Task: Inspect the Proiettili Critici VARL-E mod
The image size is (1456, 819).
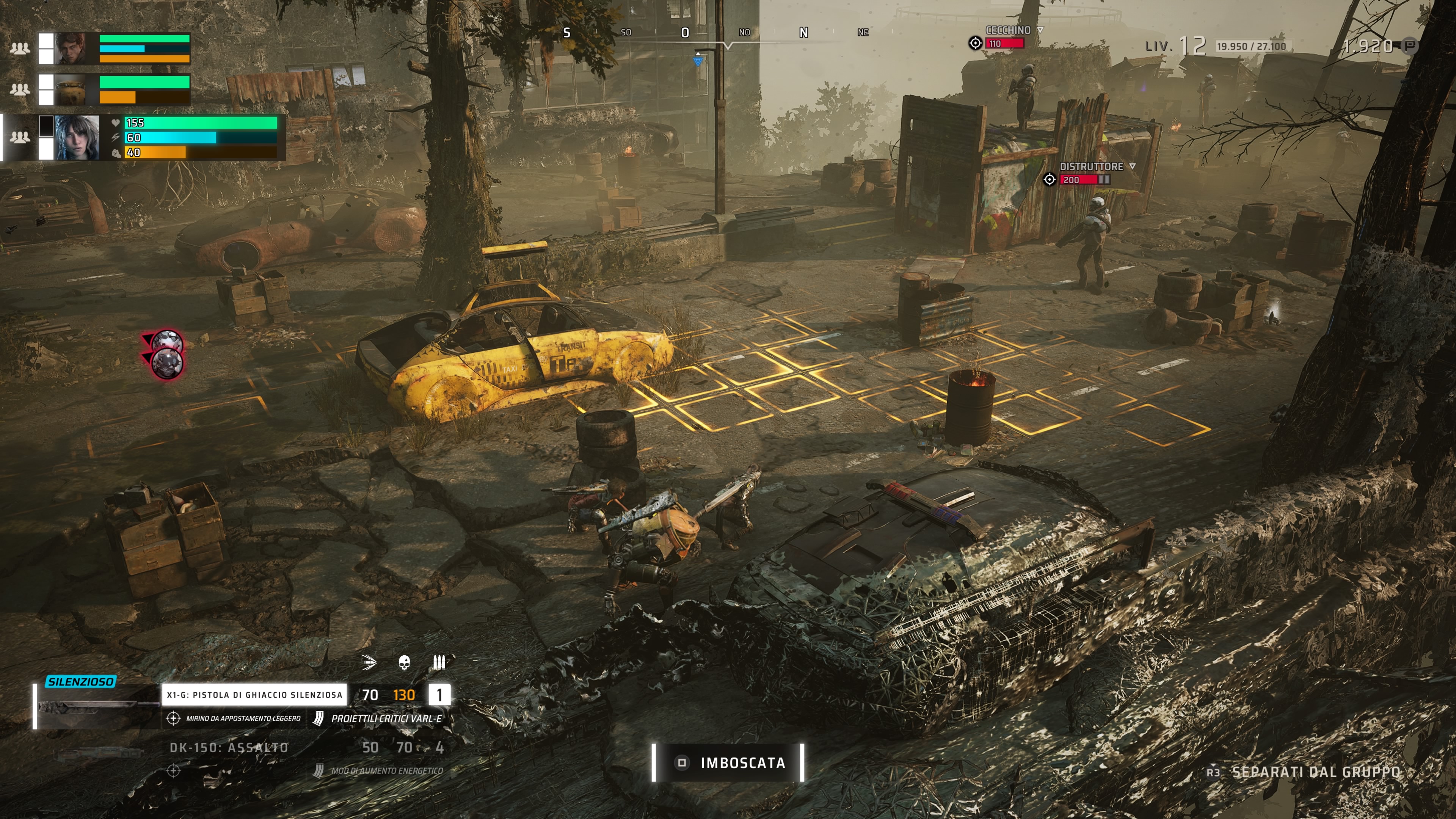Action: (386, 719)
